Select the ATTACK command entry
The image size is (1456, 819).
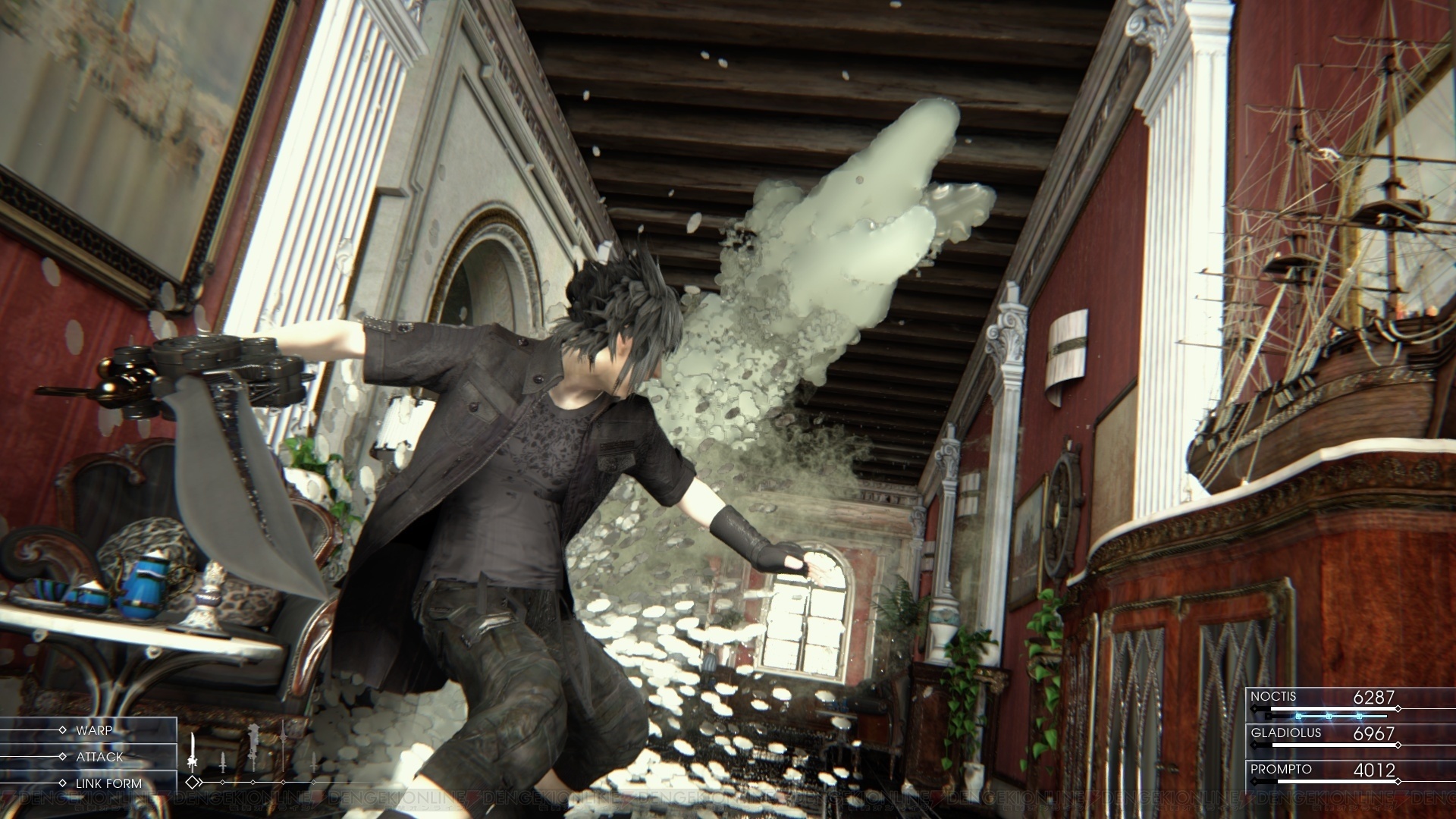99,756
